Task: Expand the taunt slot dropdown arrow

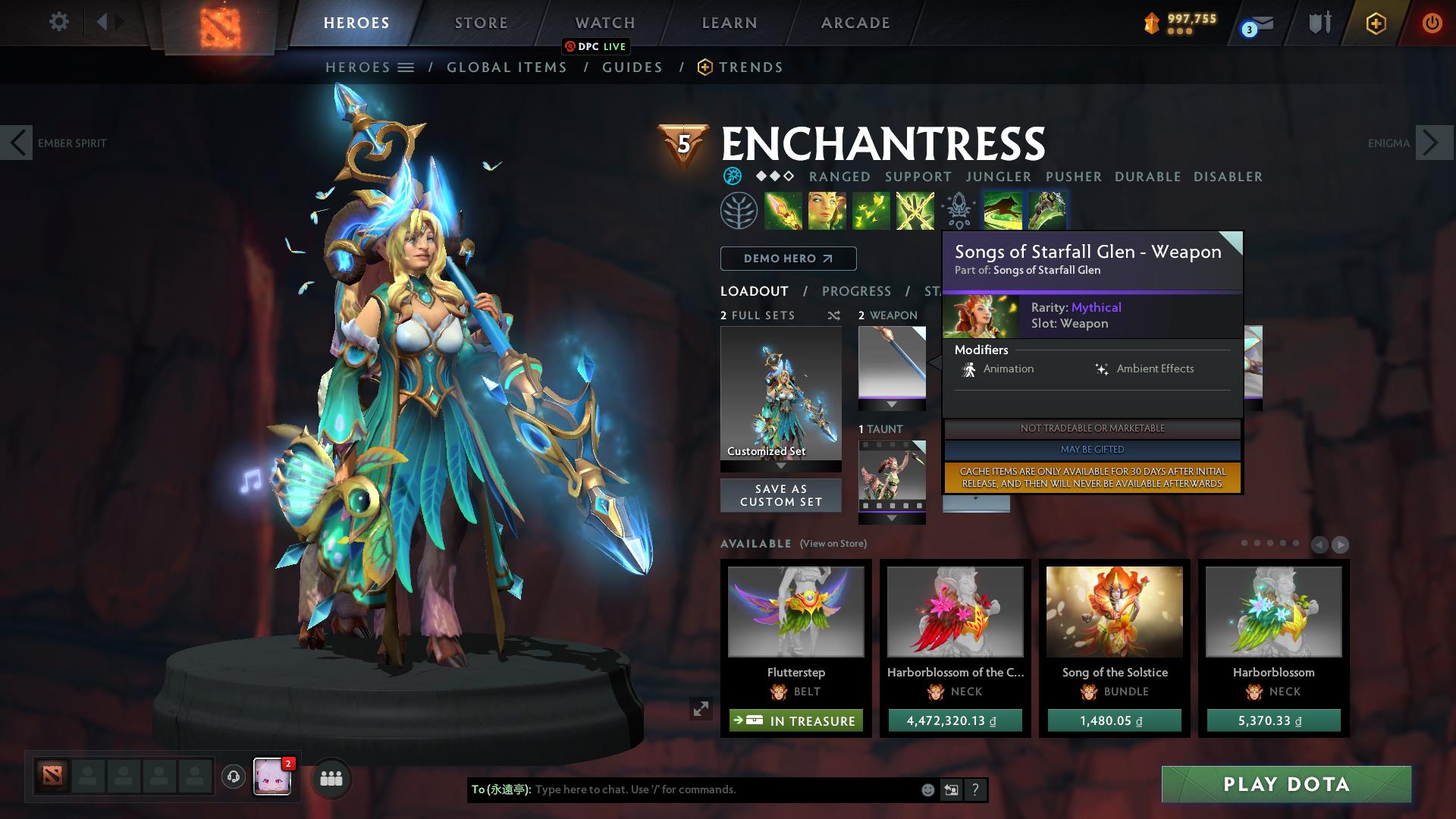Action: point(892,519)
